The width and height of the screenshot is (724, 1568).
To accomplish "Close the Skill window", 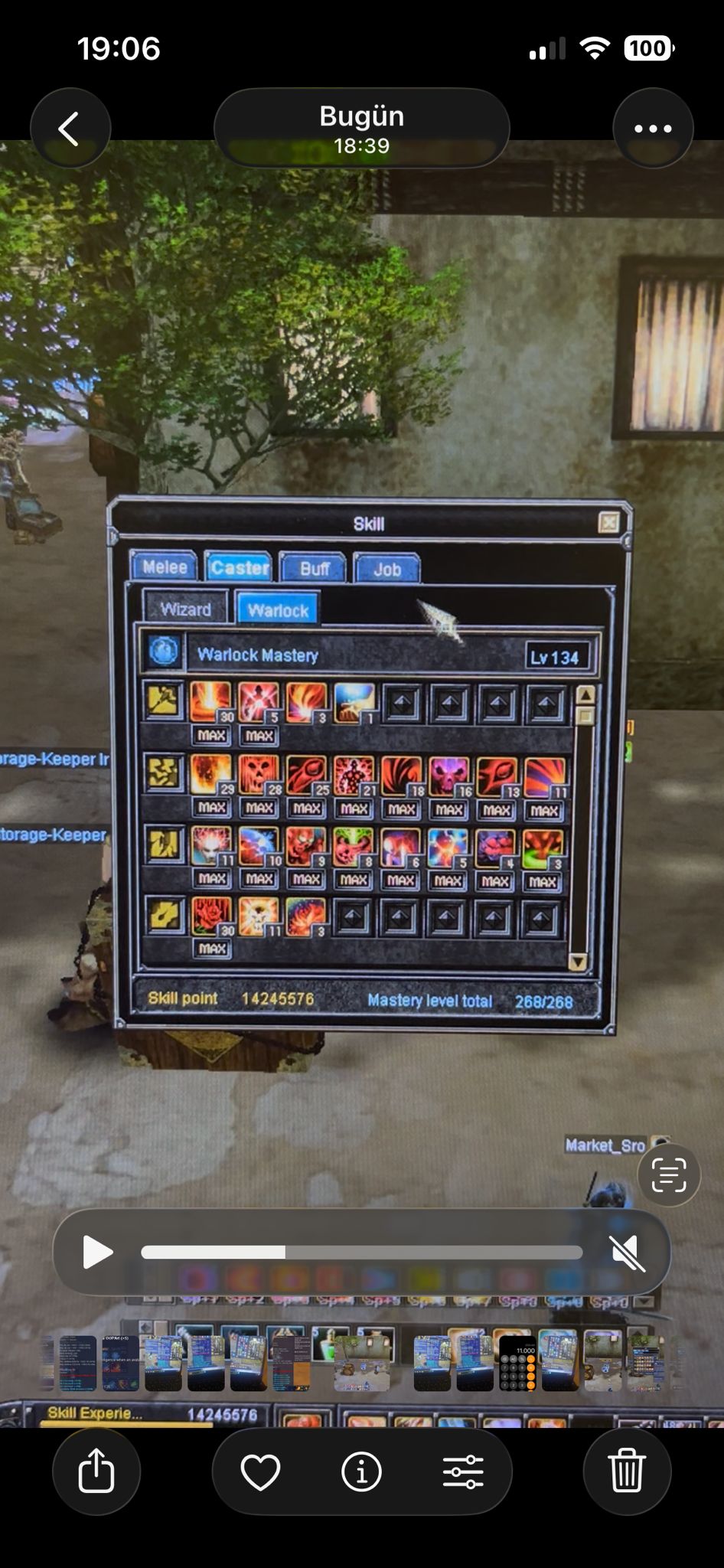I will [x=608, y=523].
